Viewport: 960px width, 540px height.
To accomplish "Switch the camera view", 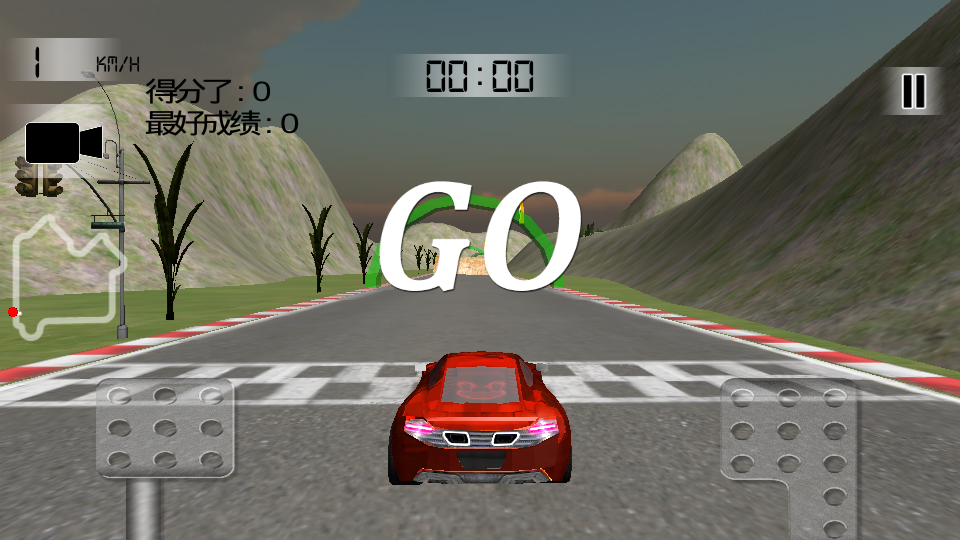I will point(63,143).
